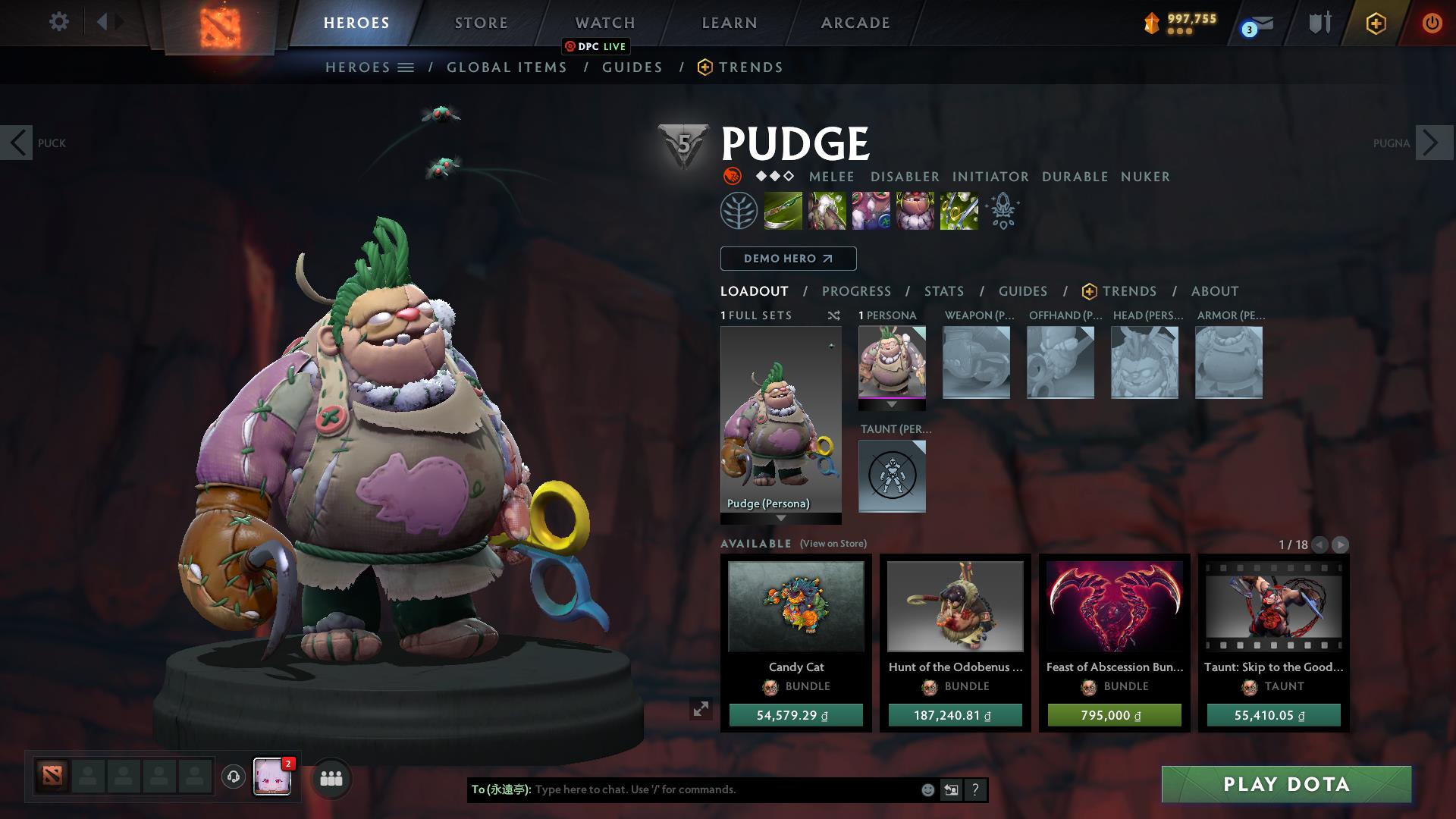
Task: Open the party finder people icon bottom left
Action: point(330,777)
